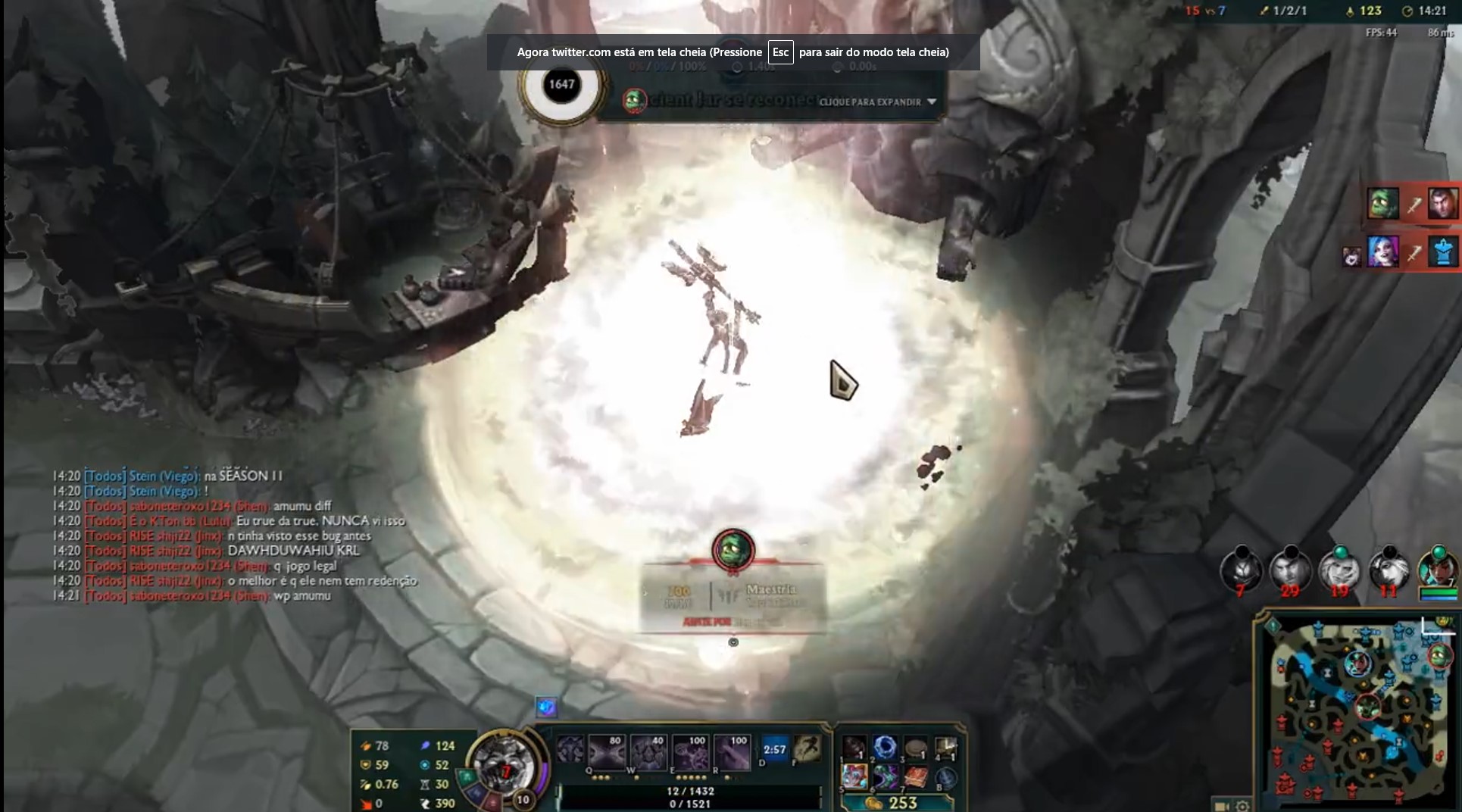Click the F summoner spell icon
The width and height of the screenshot is (1462, 812).
[x=807, y=750]
